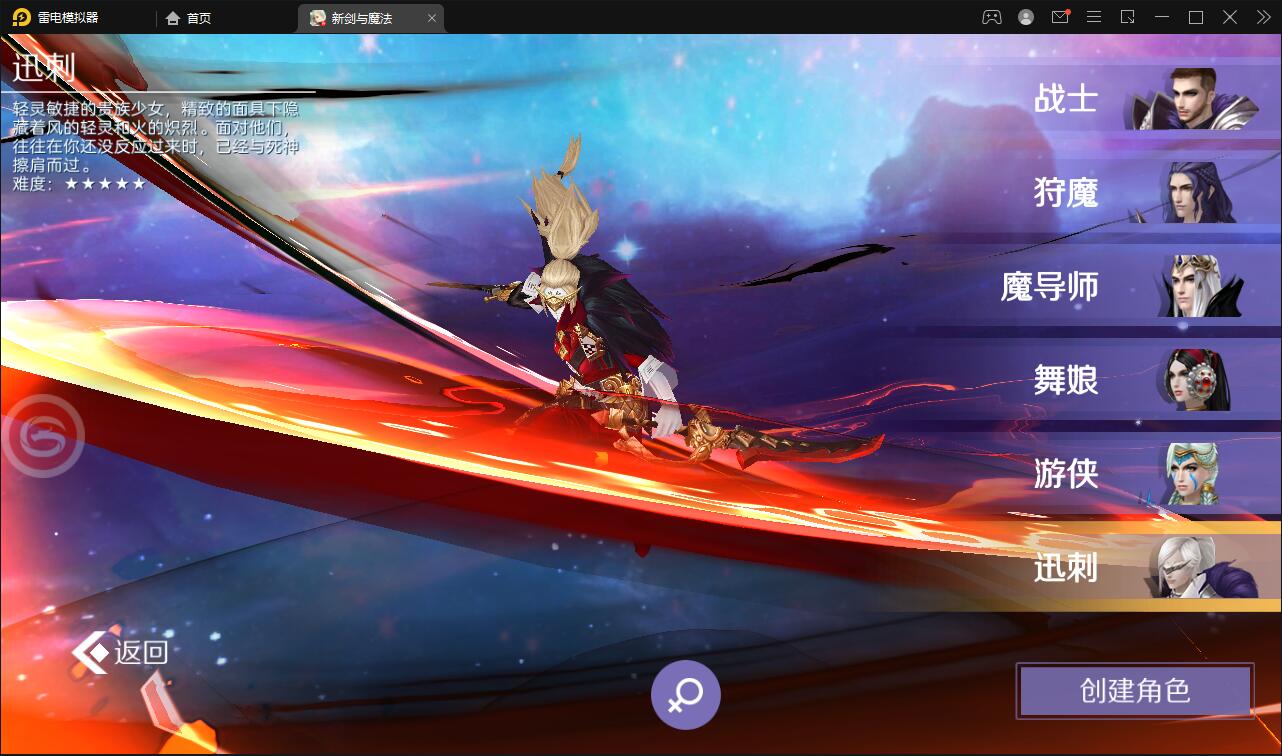Expand the toolbar with the double chevron icon
Image resolution: width=1282 pixels, height=756 pixels.
click(1262, 17)
